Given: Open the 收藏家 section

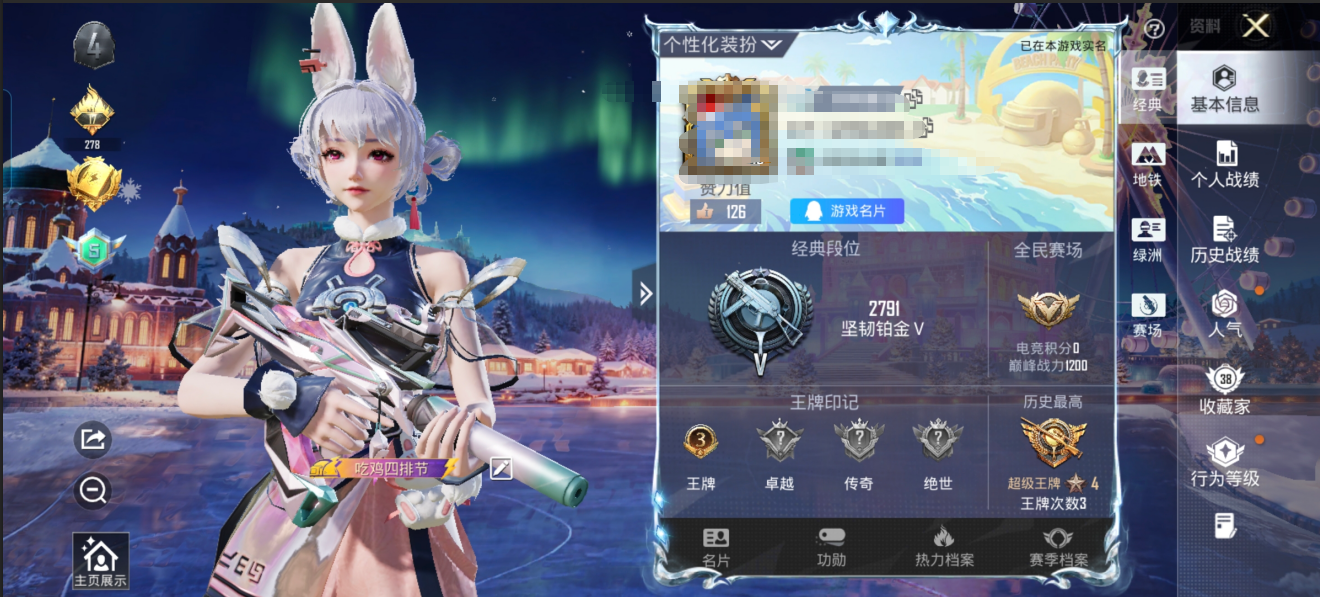Looking at the screenshot, I should click(1224, 390).
